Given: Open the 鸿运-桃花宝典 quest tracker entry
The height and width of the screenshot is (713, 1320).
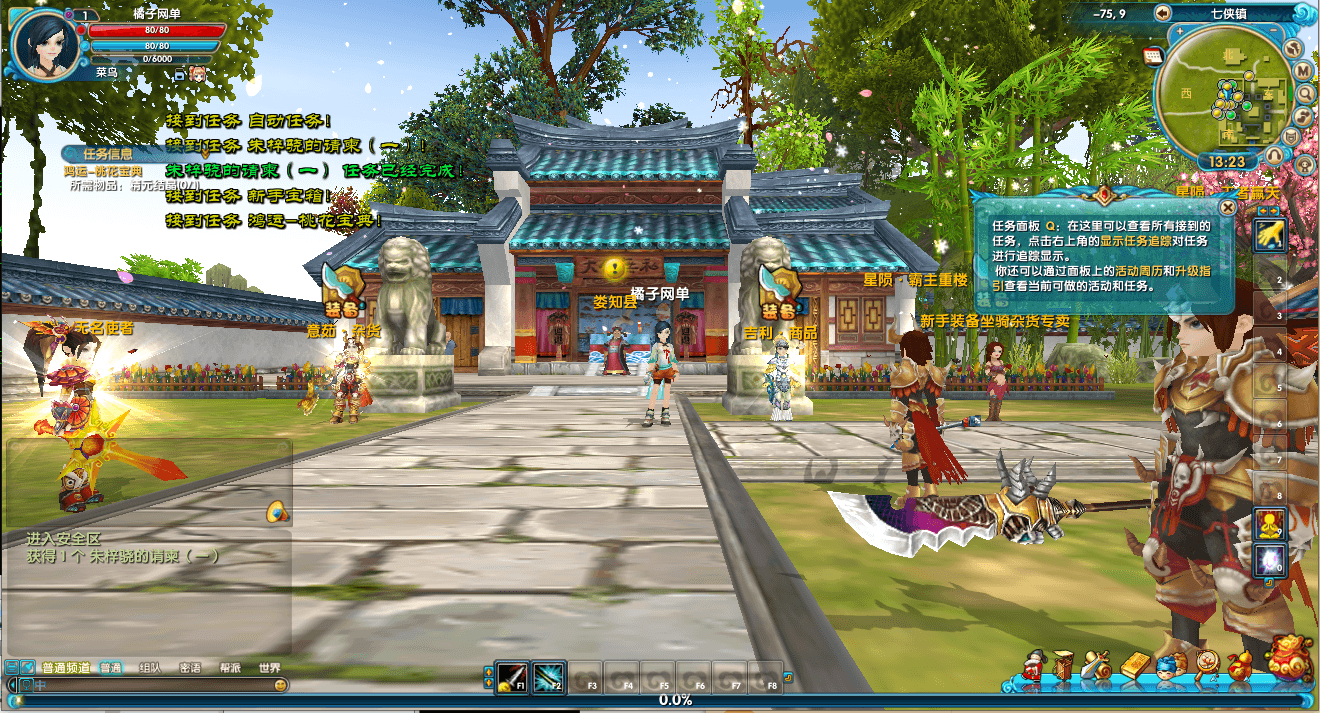Looking at the screenshot, I should (104, 171).
